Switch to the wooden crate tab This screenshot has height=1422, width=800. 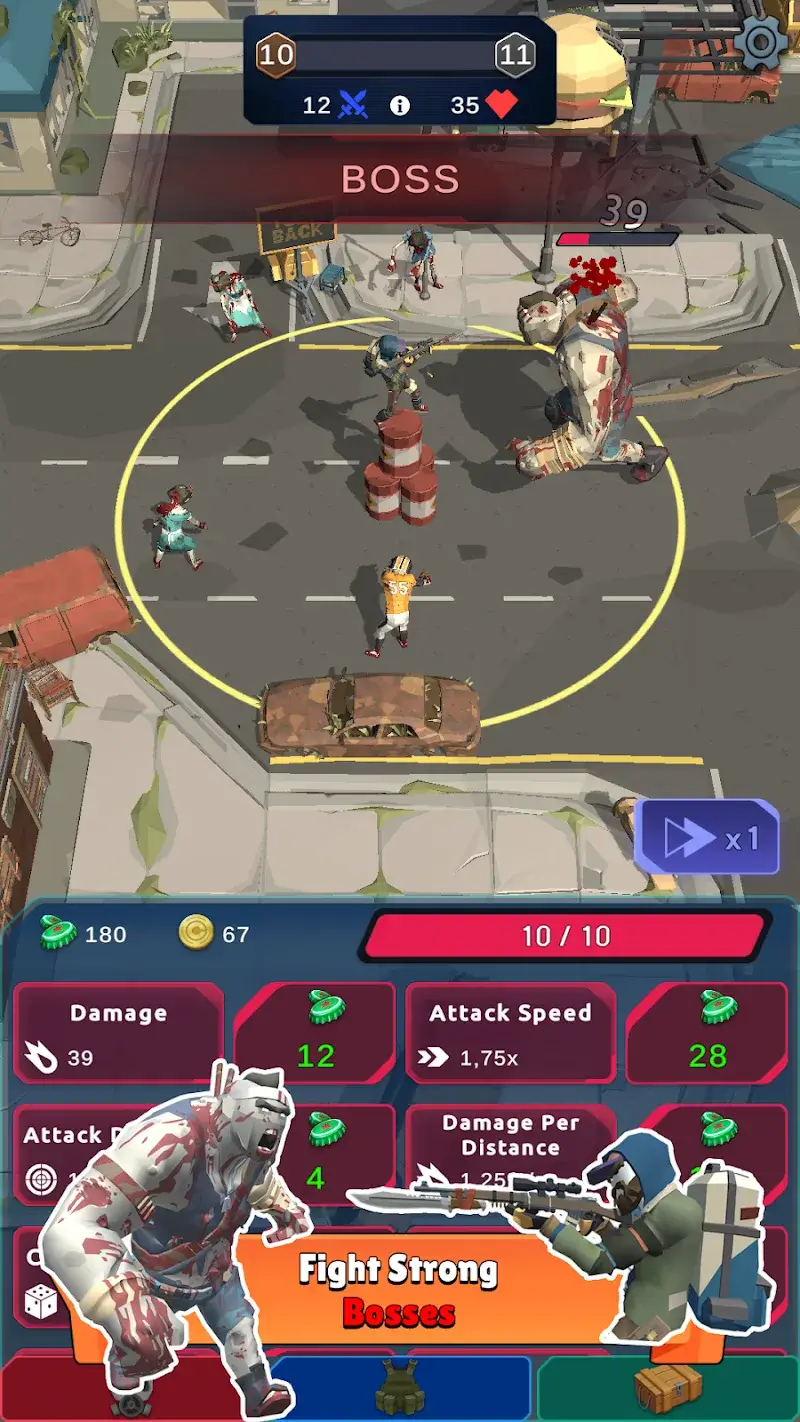pos(668,1390)
